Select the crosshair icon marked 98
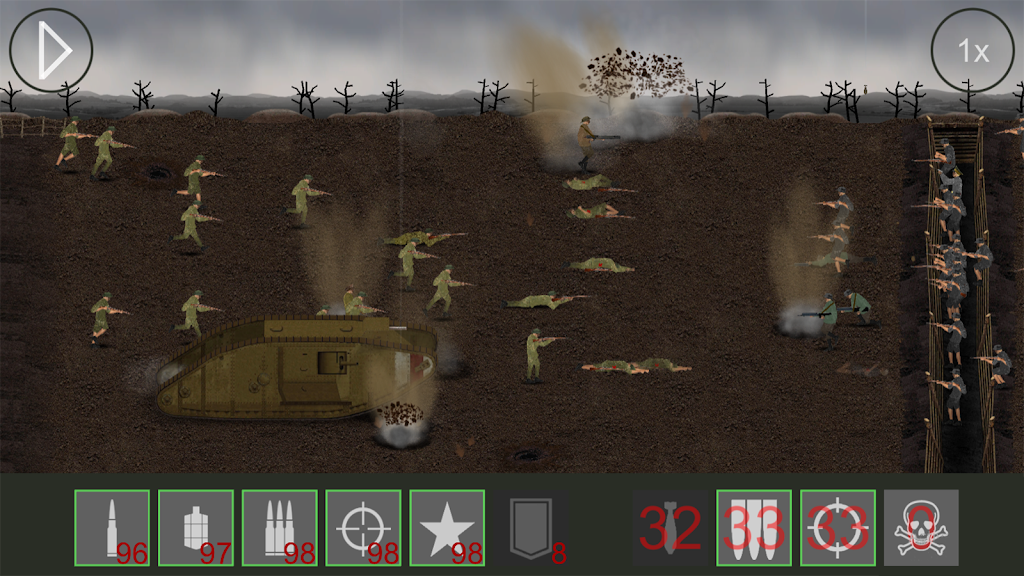 coord(363,527)
